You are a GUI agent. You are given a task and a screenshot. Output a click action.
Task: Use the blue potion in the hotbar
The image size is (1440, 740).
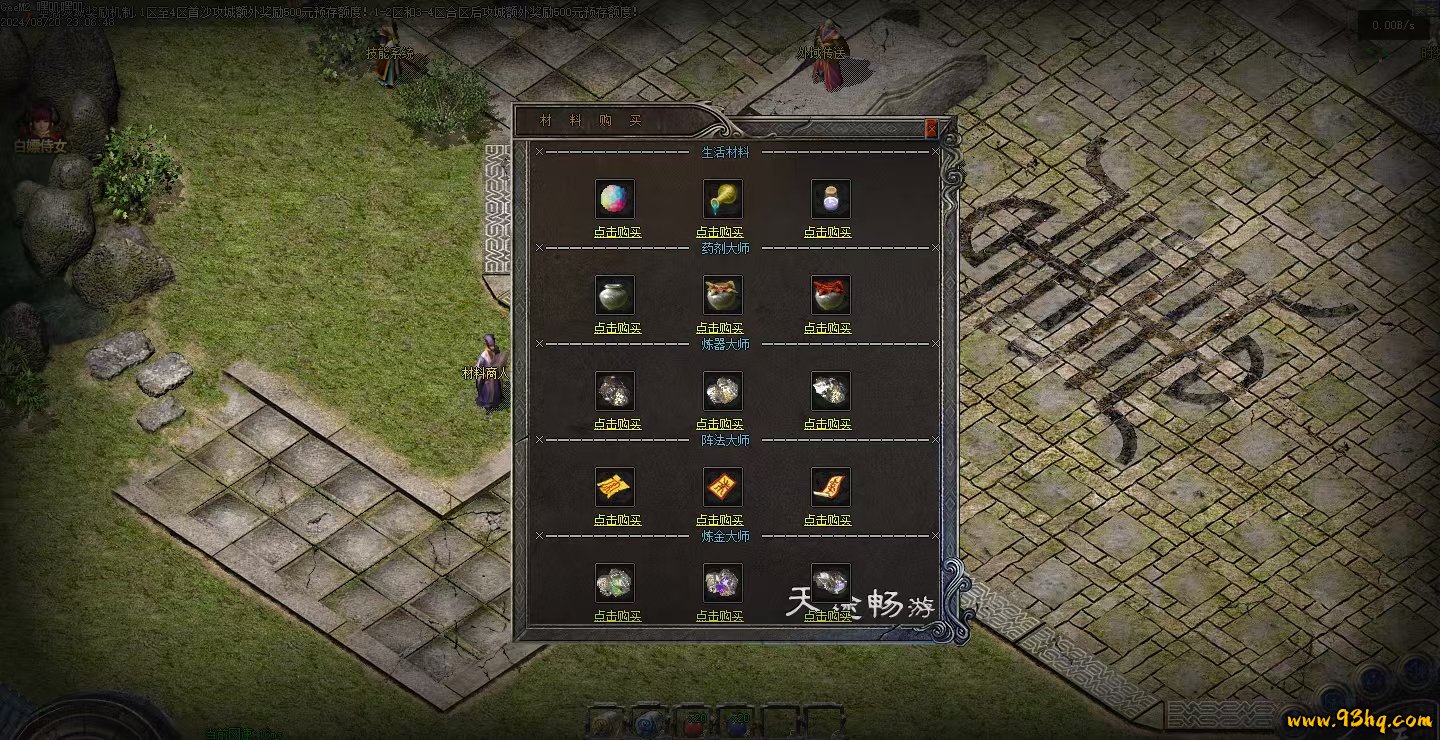(736, 722)
